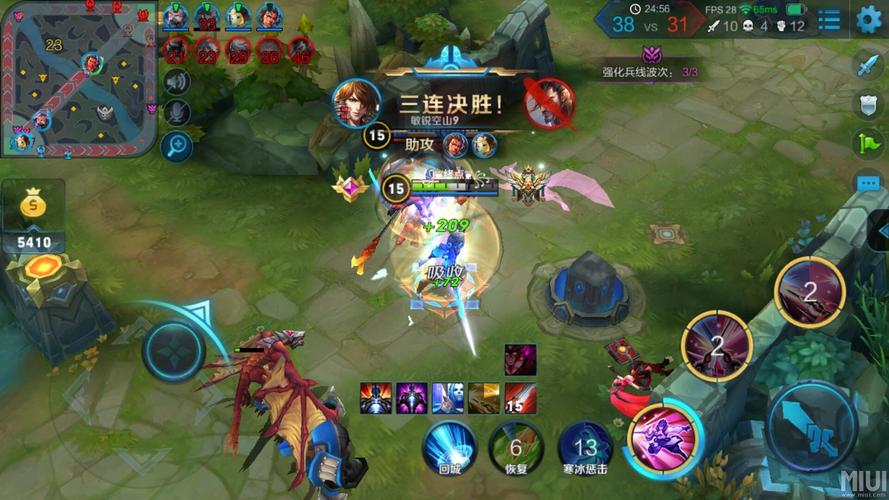Screen dimensions: 889x500
Task: Toggle the speaker voice chat icon
Action: [x=177, y=82]
